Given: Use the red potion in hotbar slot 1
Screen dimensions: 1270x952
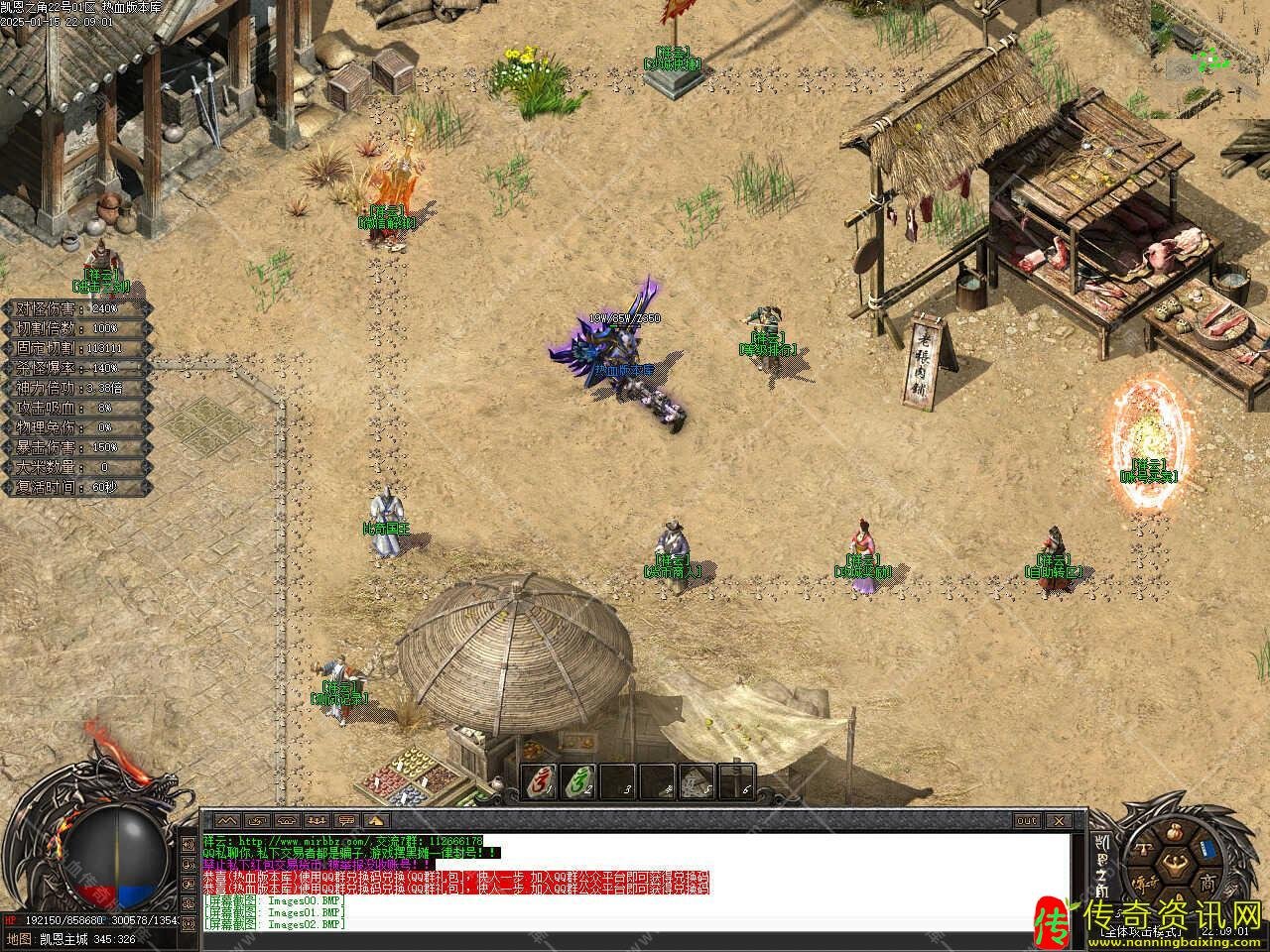Looking at the screenshot, I should click(x=540, y=782).
